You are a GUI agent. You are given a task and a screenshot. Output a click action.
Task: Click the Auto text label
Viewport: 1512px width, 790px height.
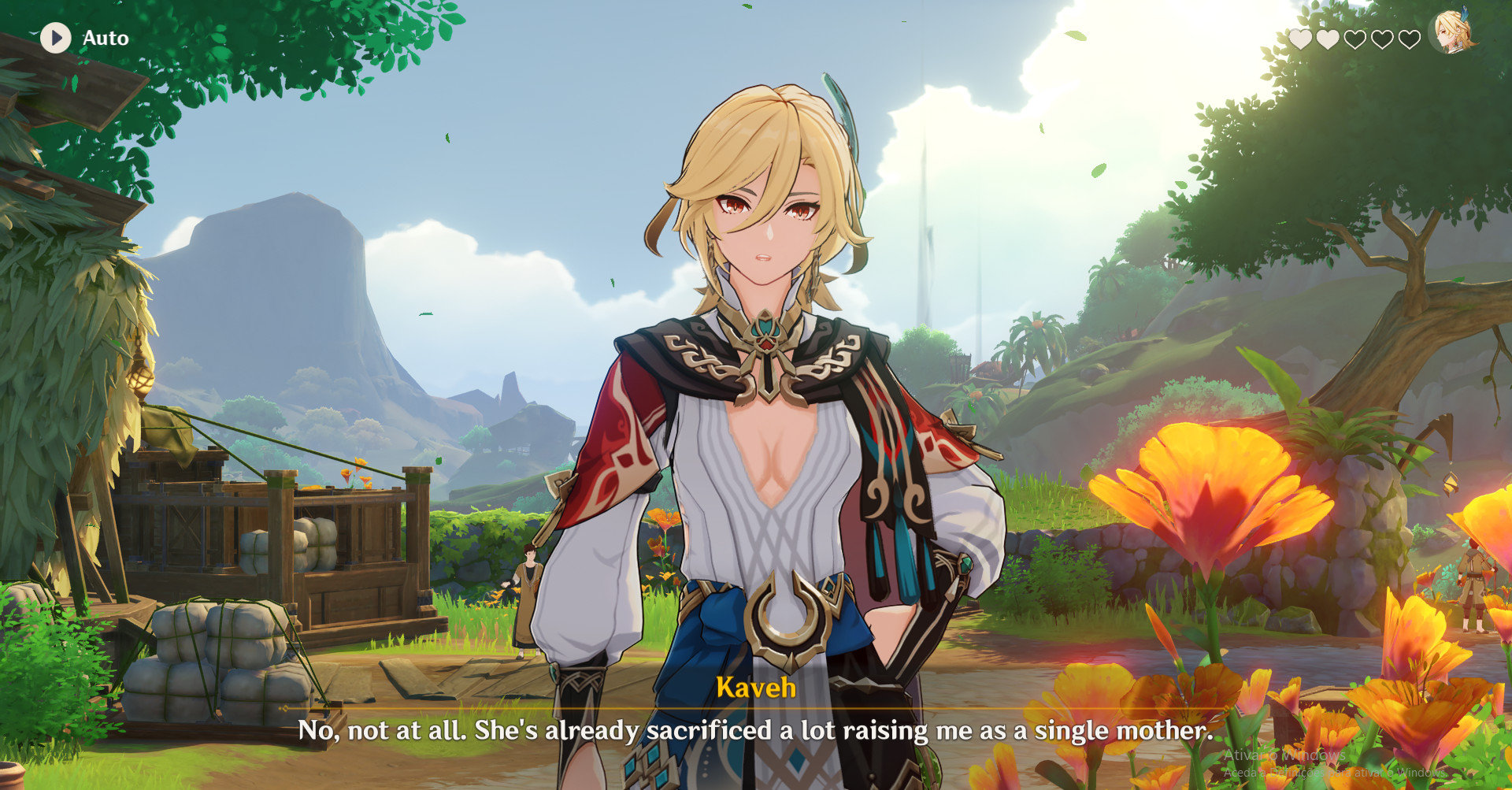point(106,38)
